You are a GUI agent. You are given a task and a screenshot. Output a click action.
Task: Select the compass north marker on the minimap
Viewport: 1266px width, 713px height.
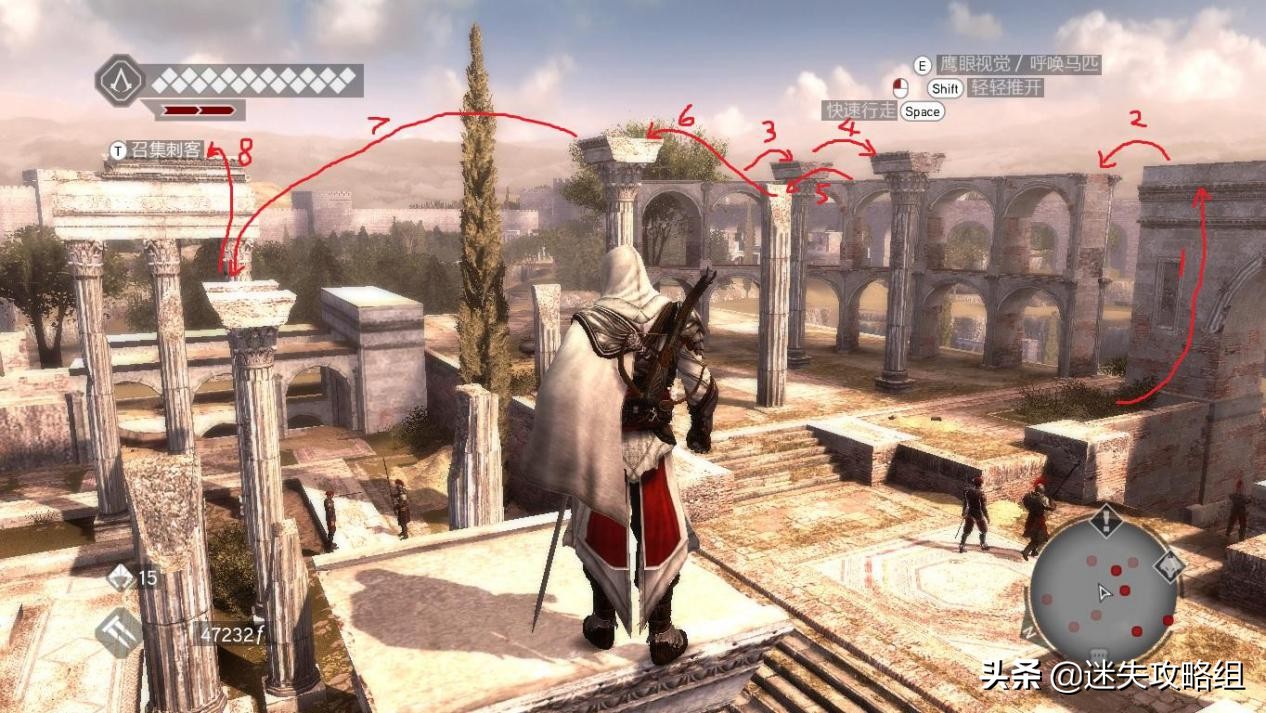(x=1031, y=632)
